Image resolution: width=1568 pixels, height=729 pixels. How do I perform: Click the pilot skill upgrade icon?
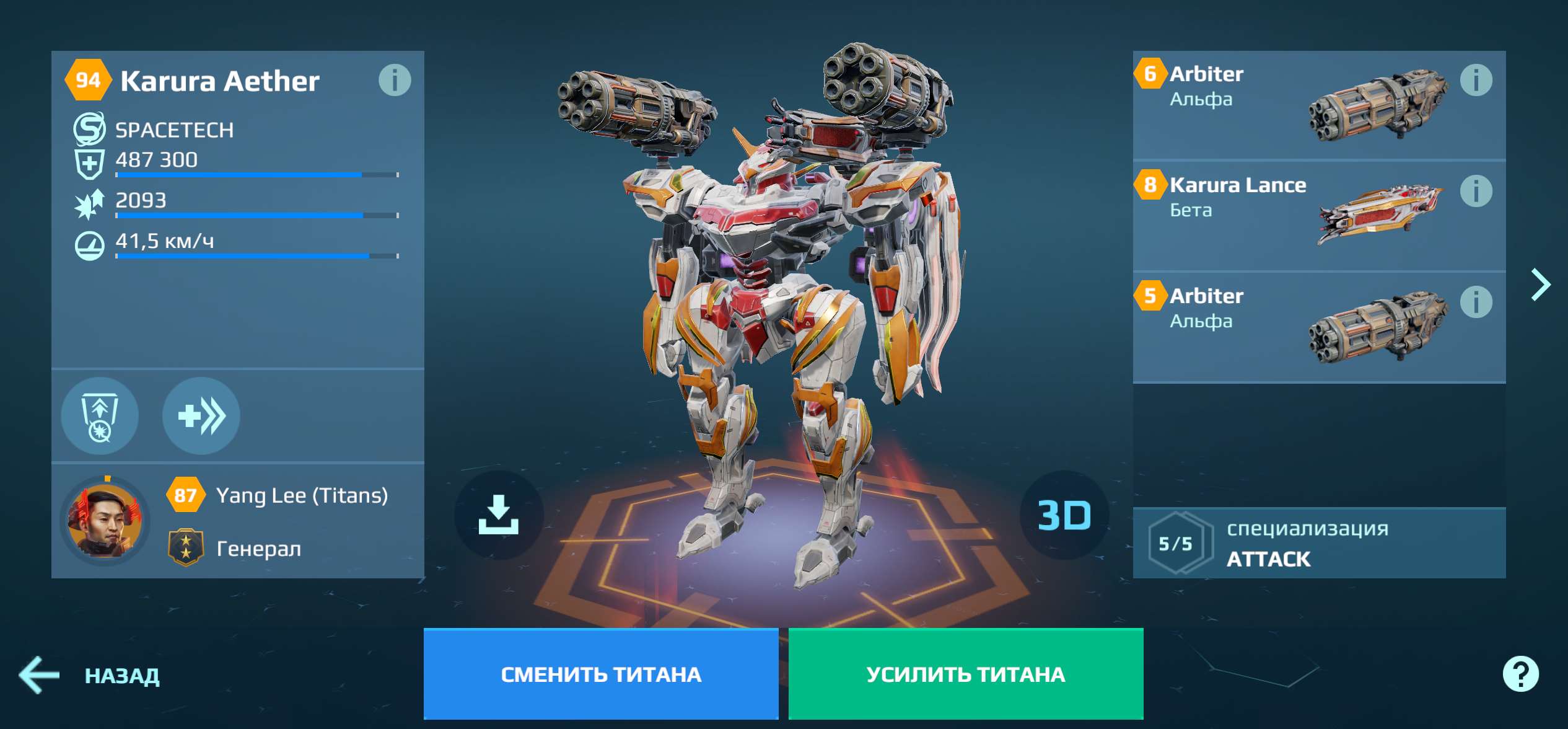100,417
